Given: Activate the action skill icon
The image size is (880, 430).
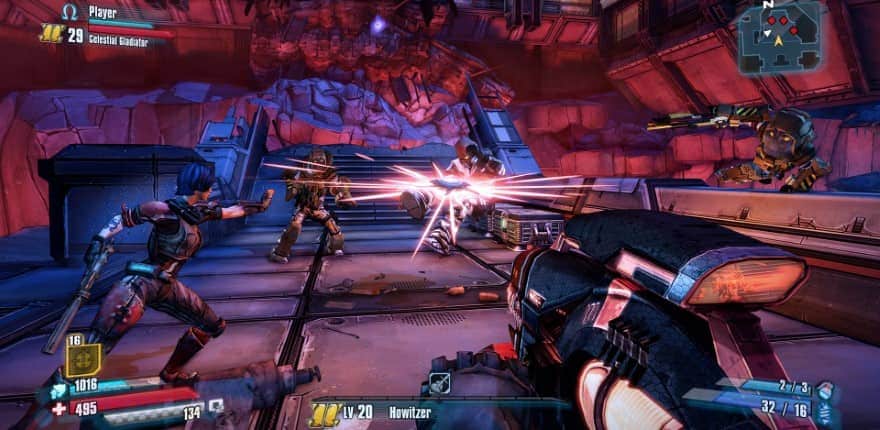Looking at the screenshot, I should [x=438, y=382].
